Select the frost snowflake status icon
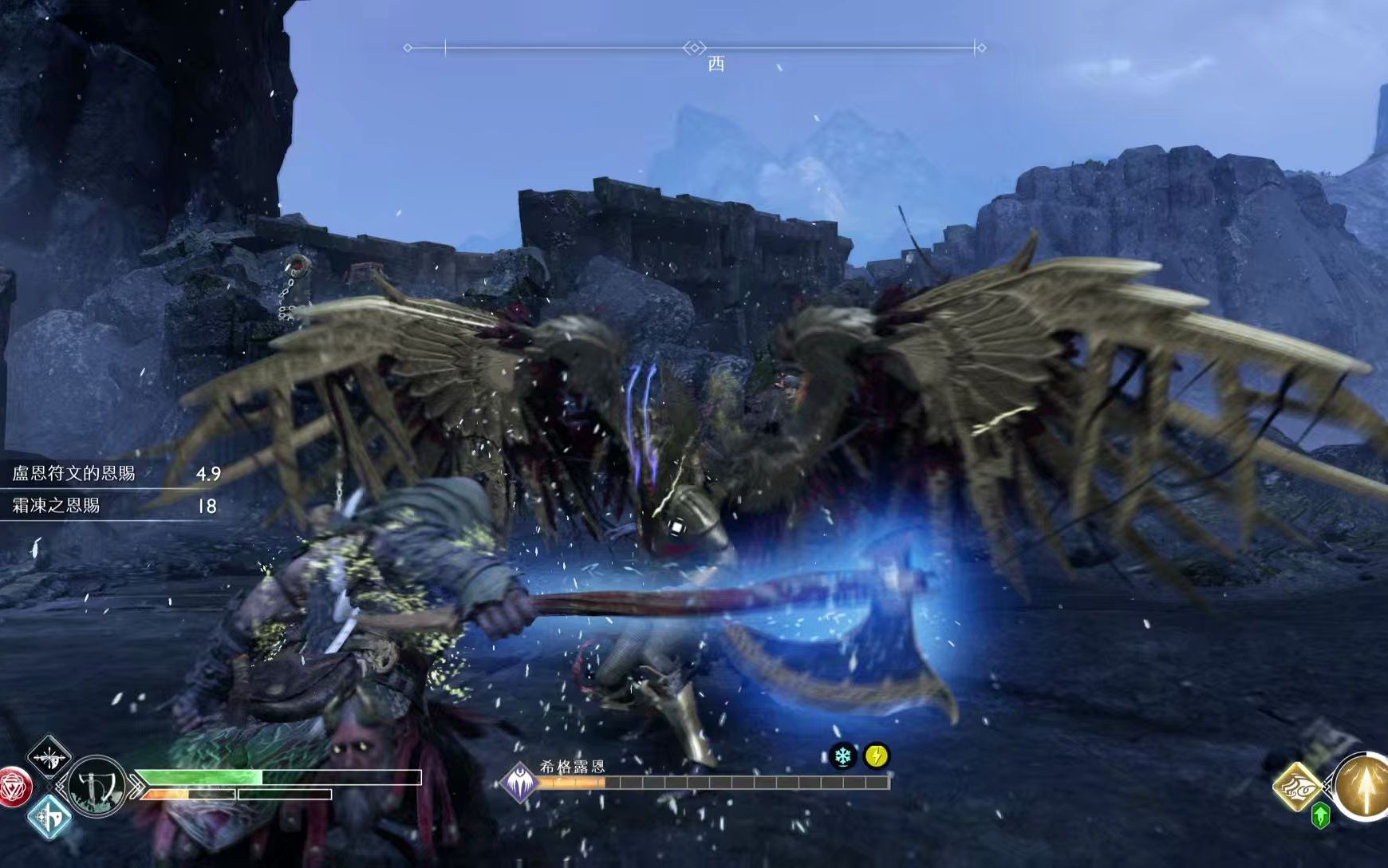The height and width of the screenshot is (868, 1388). 842,756
